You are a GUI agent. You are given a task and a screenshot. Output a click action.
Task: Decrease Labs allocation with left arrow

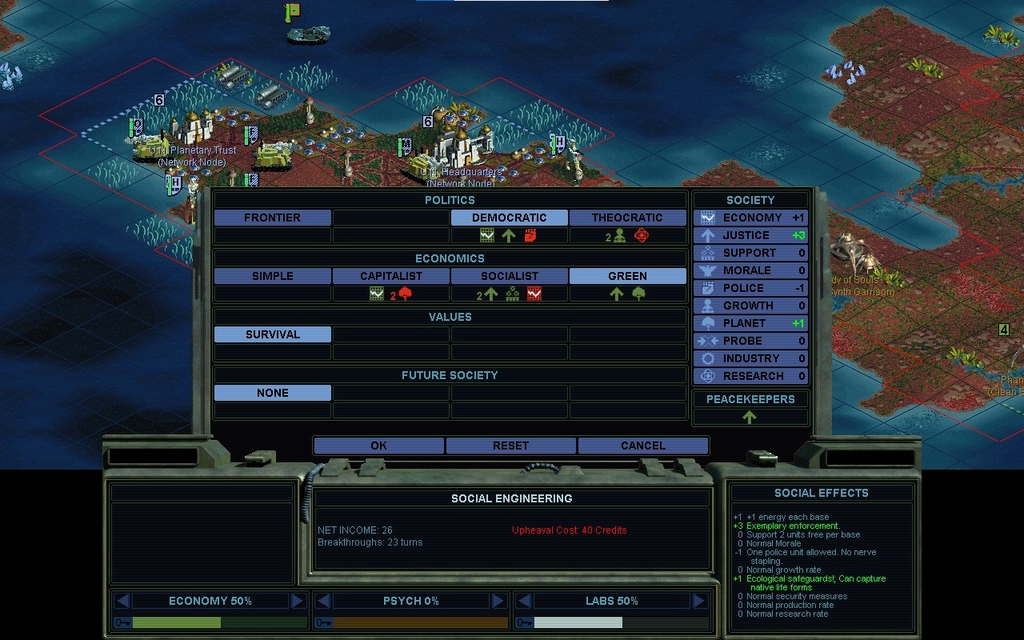[524, 601]
